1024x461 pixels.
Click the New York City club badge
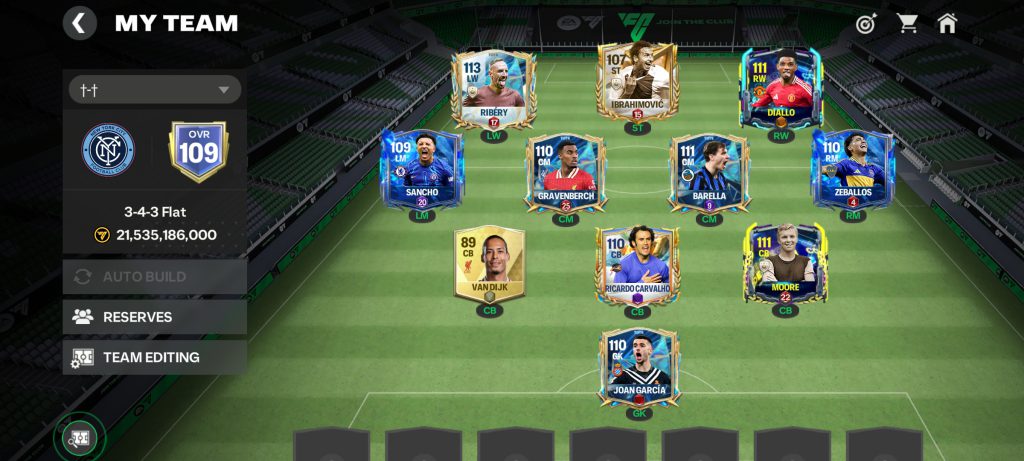108,150
